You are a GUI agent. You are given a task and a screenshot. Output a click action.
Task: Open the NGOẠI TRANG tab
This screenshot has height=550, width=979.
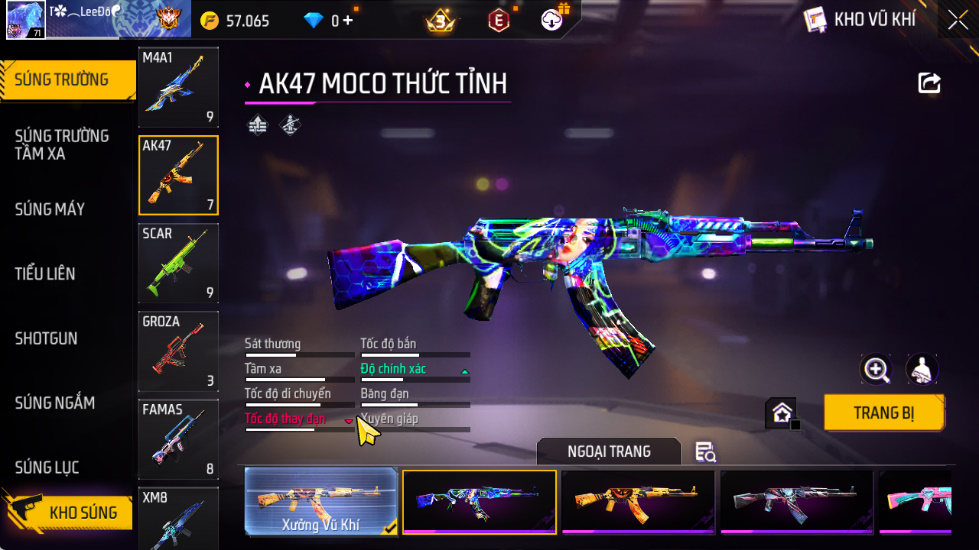pyautogui.click(x=608, y=452)
